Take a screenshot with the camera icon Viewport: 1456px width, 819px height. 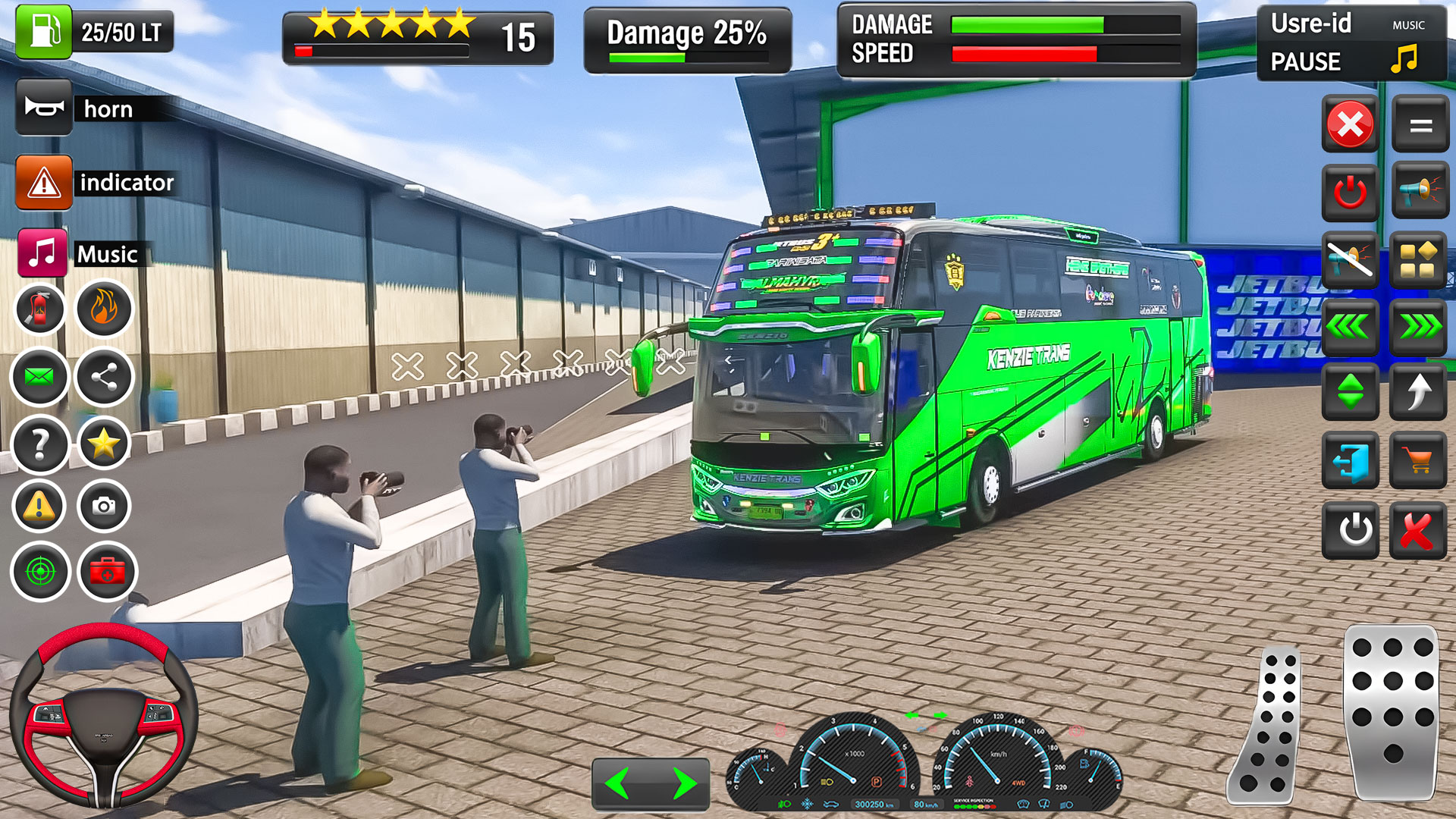click(x=104, y=506)
